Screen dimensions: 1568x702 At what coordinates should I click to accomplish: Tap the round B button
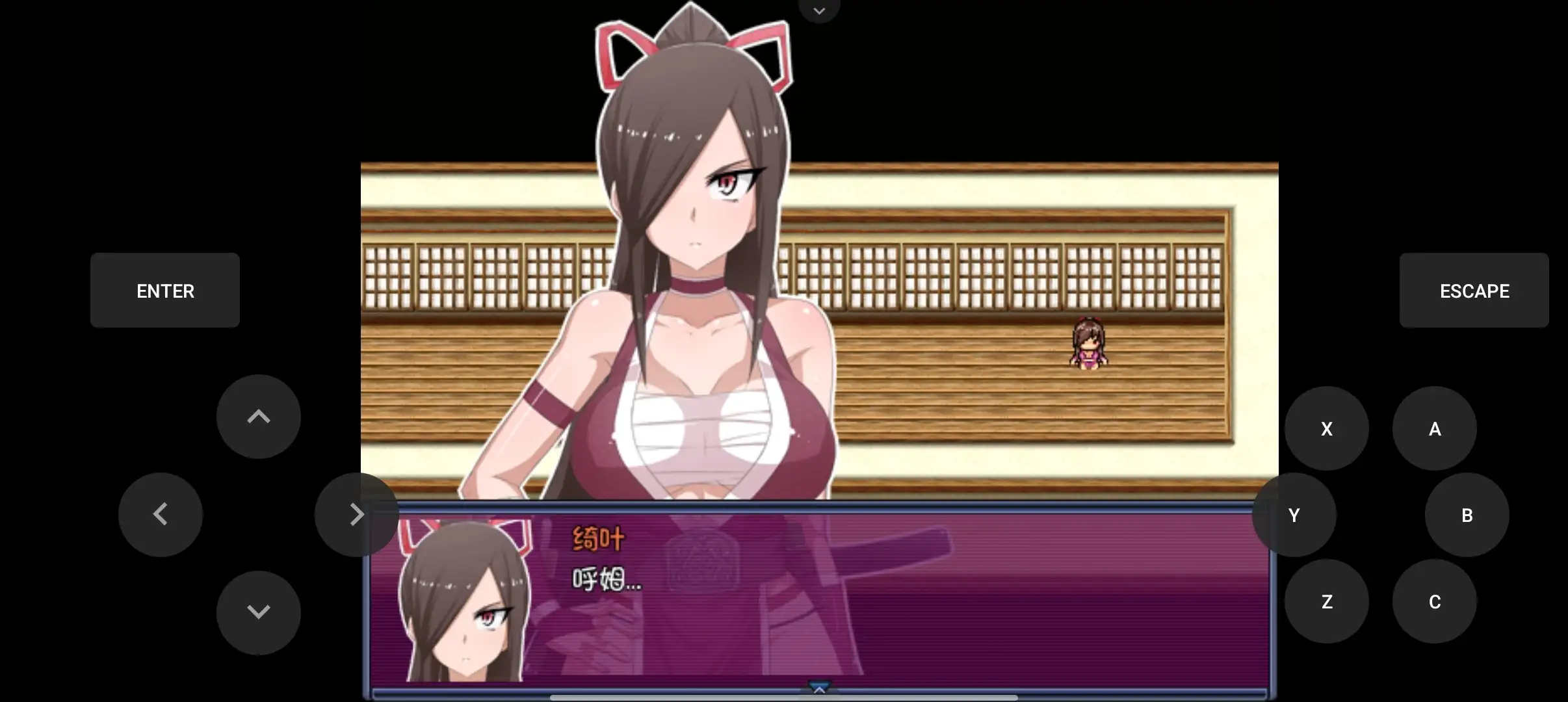click(x=1467, y=515)
